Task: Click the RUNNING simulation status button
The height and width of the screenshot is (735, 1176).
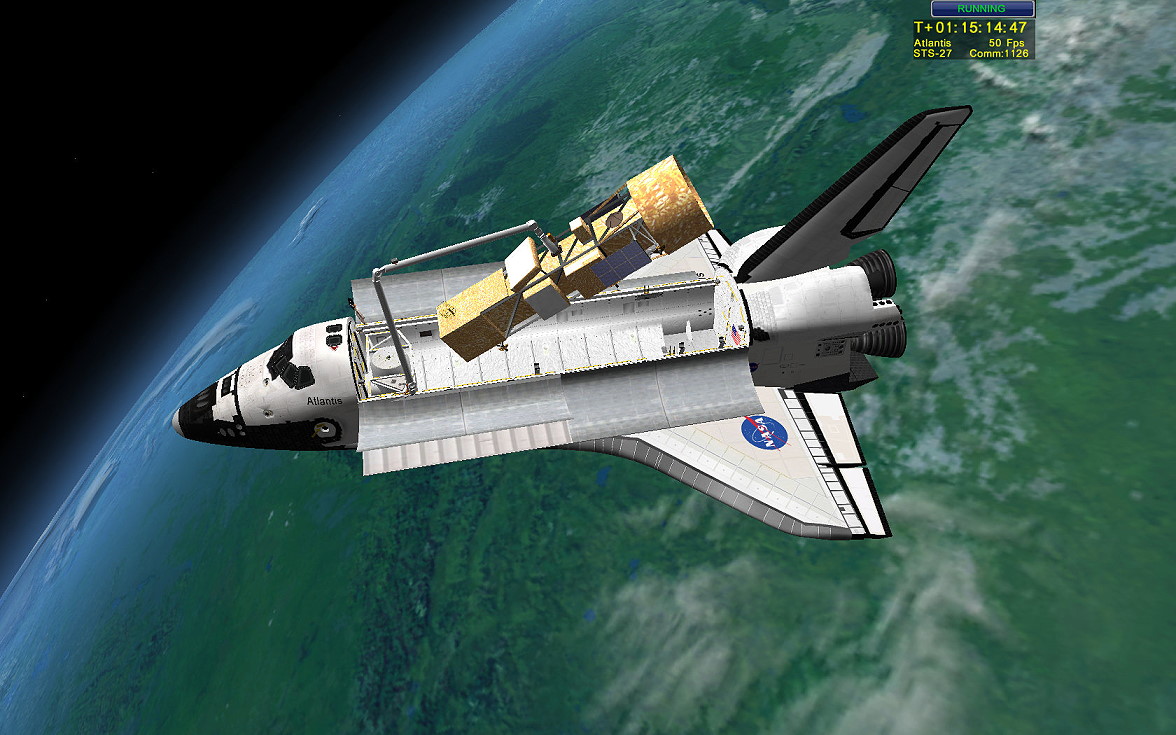Action: [x=981, y=9]
